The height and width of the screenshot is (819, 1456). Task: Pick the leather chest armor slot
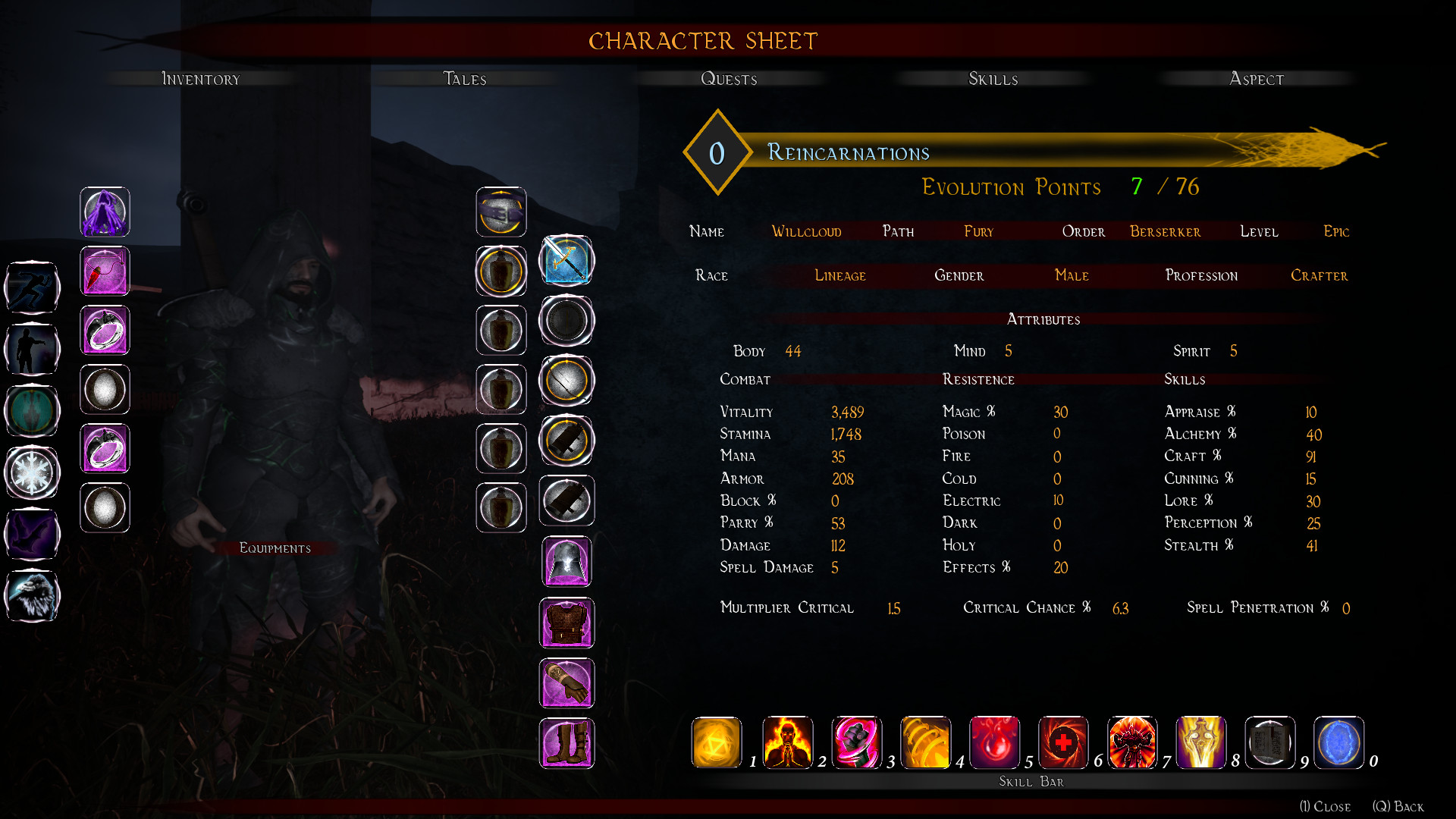click(566, 623)
